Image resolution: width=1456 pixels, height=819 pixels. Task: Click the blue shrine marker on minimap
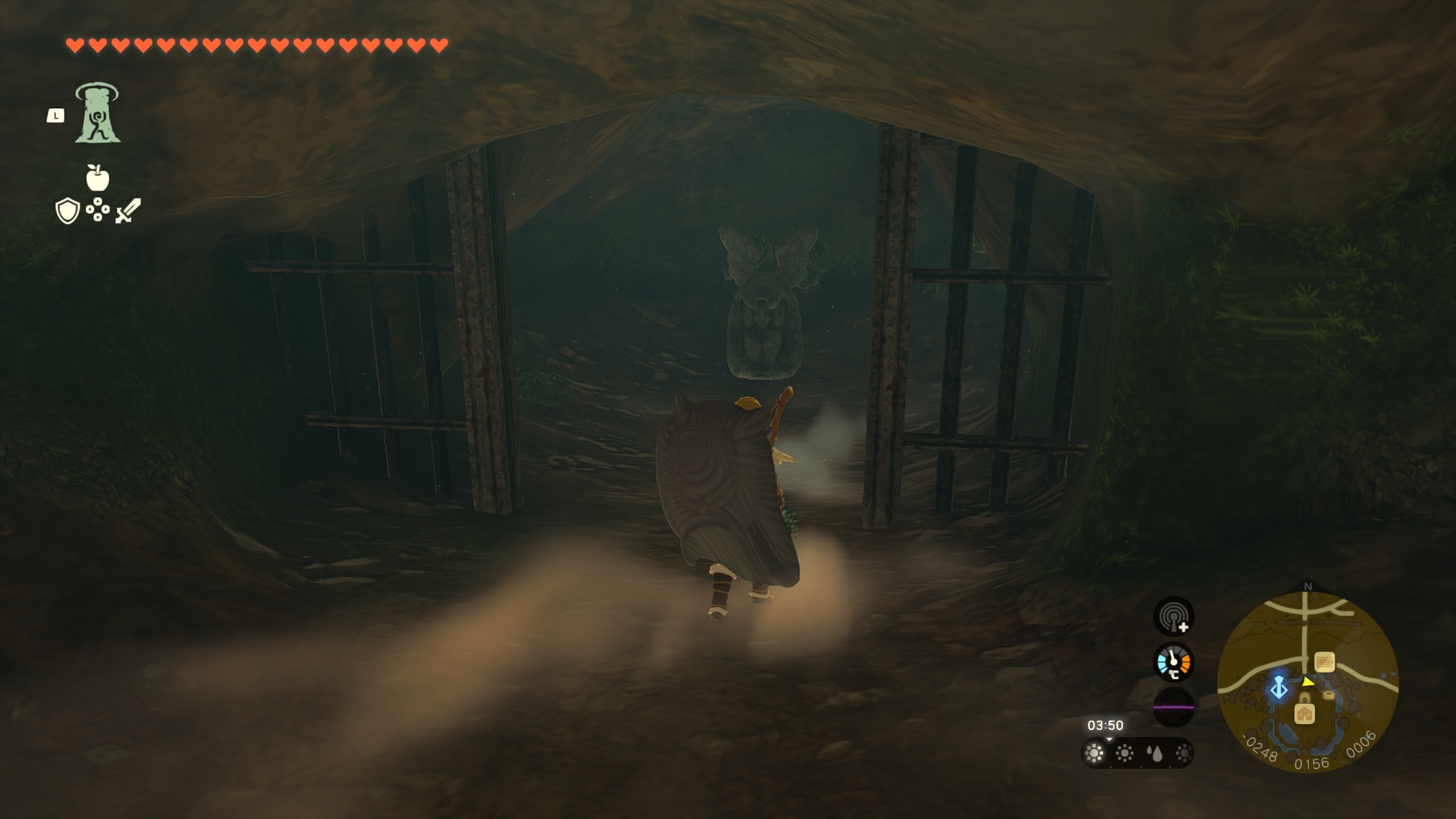click(1279, 687)
